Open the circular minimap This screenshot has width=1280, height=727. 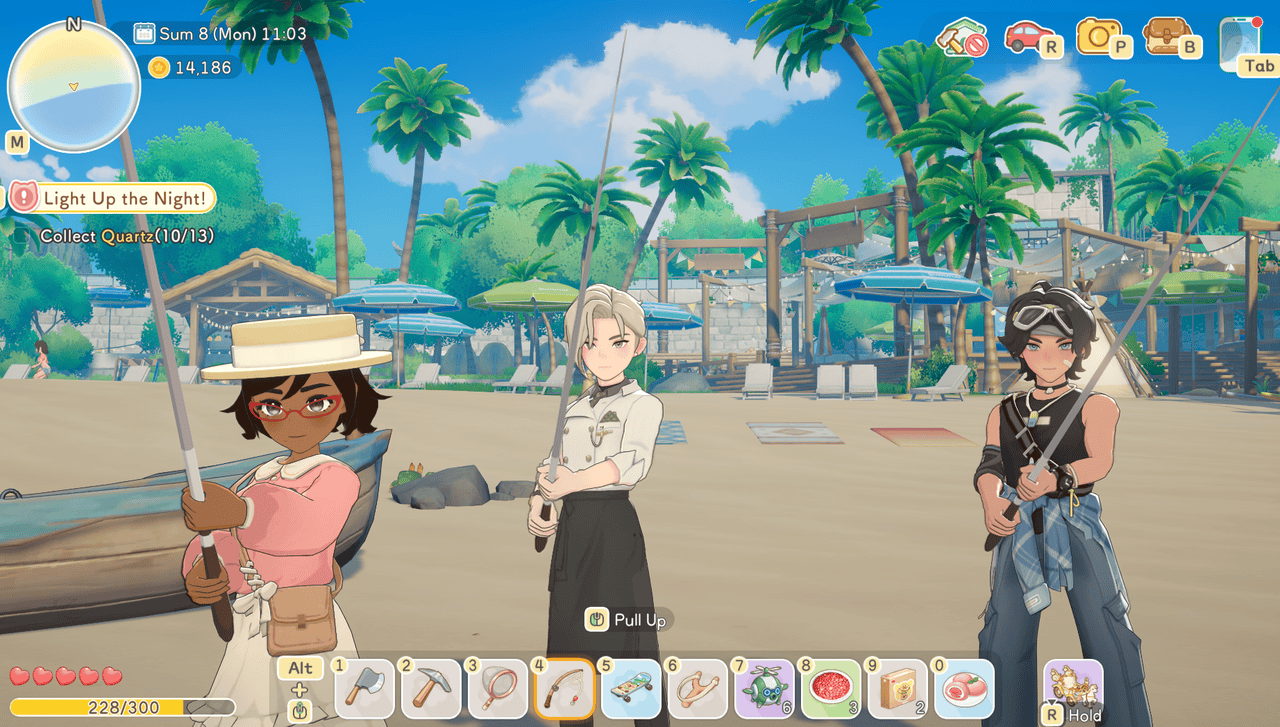point(73,86)
